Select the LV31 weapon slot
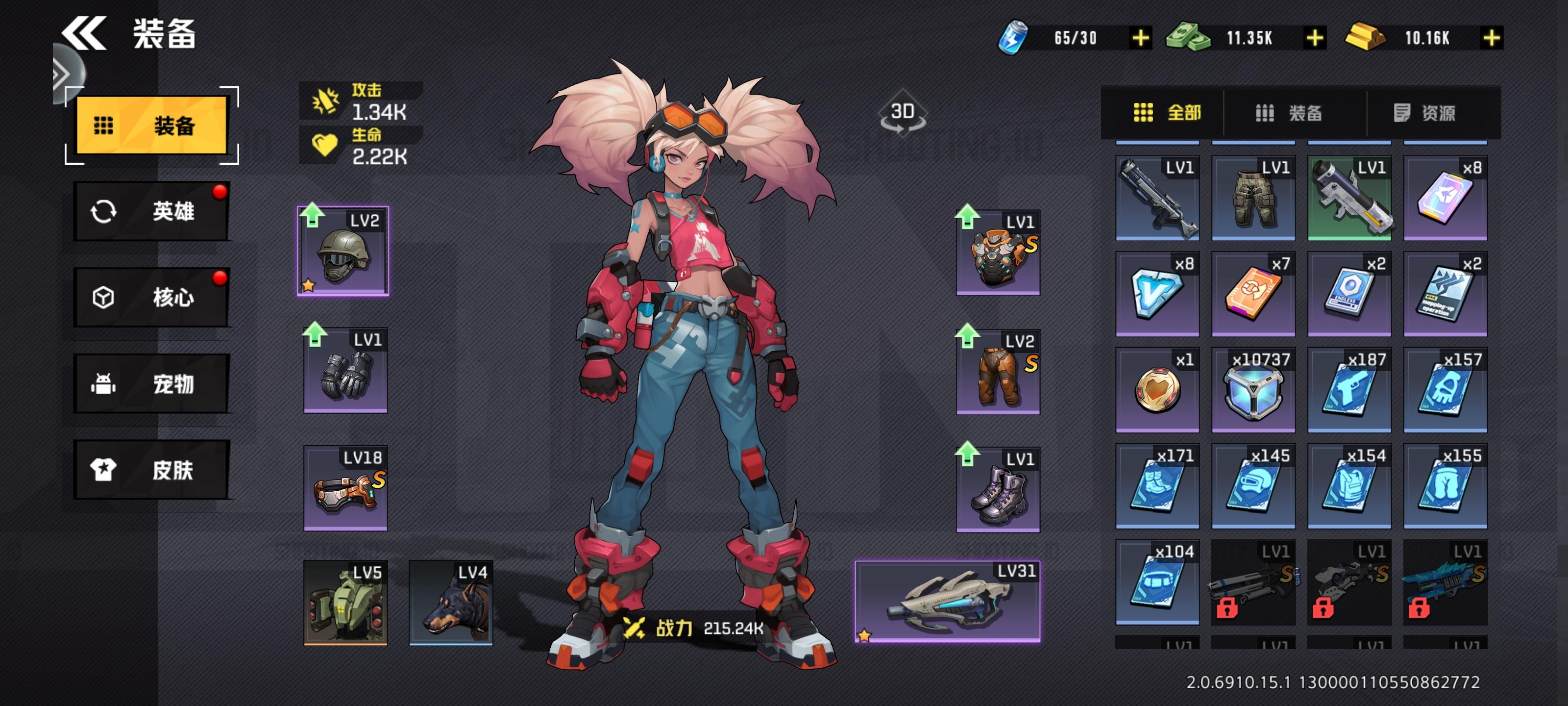Image resolution: width=1568 pixels, height=706 pixels. pyautogui.click(x=947, y=601)
